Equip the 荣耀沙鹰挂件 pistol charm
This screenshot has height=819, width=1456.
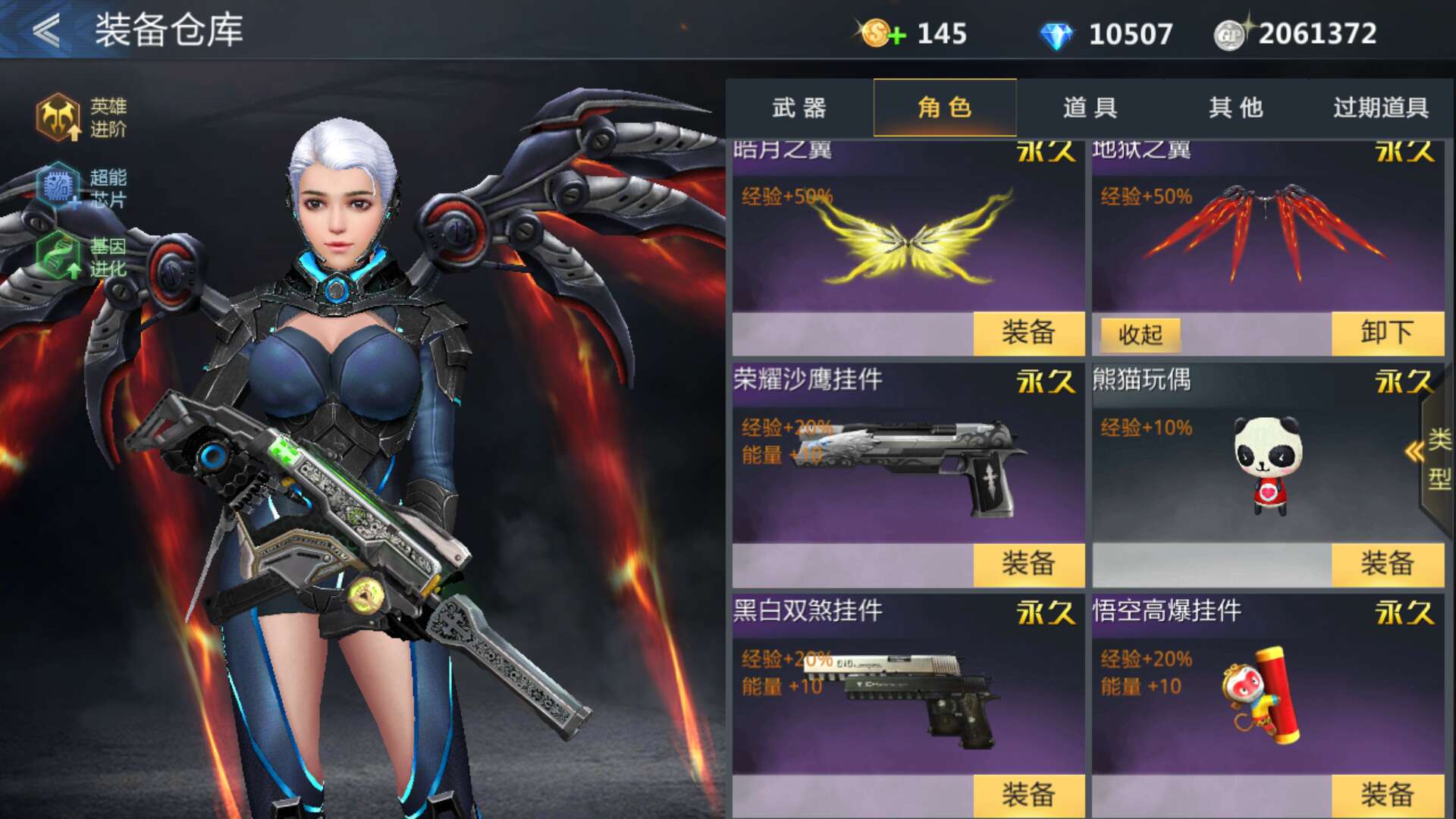coord(1029,565)
